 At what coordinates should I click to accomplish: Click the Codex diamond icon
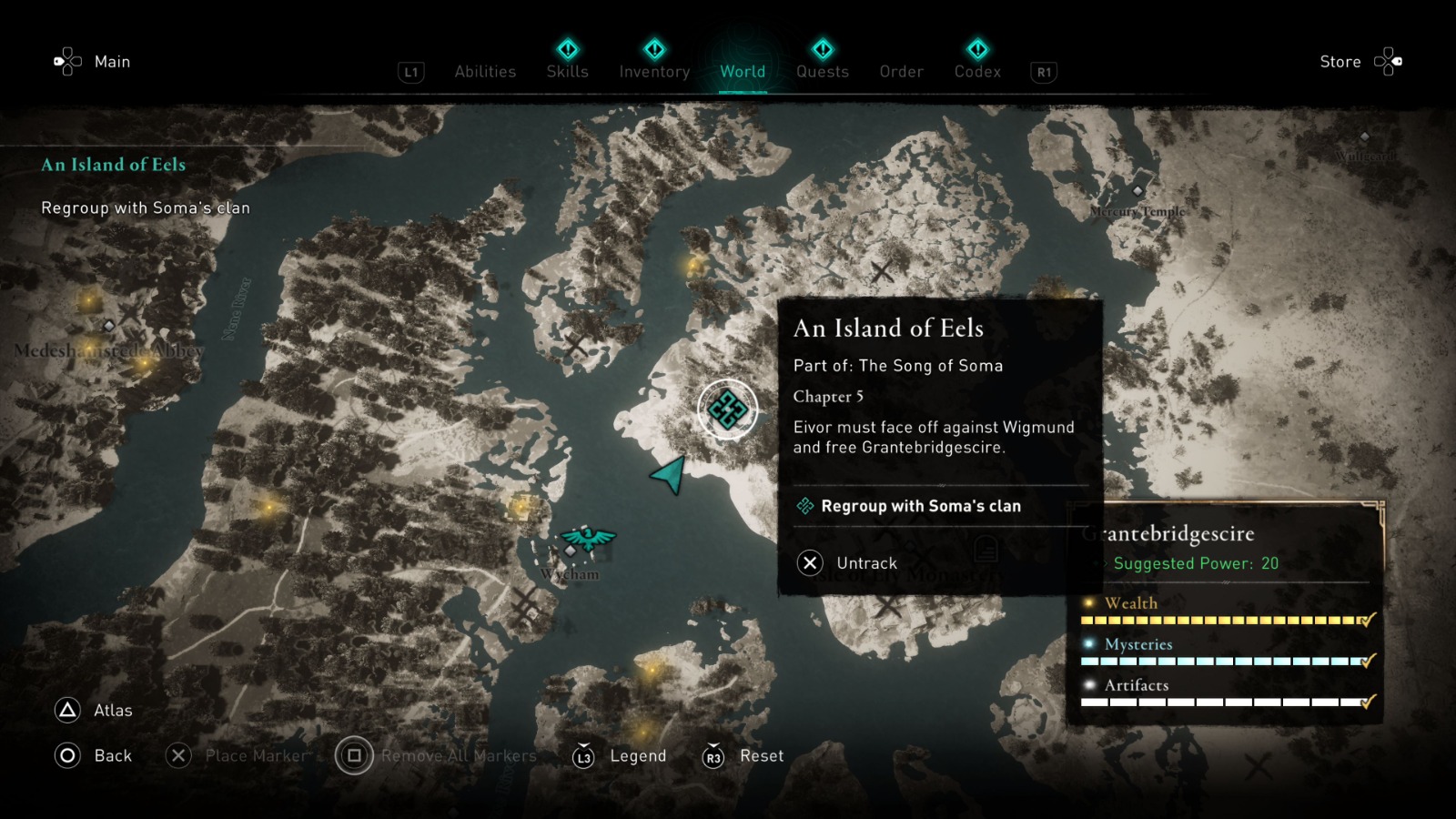pos(976,50)
